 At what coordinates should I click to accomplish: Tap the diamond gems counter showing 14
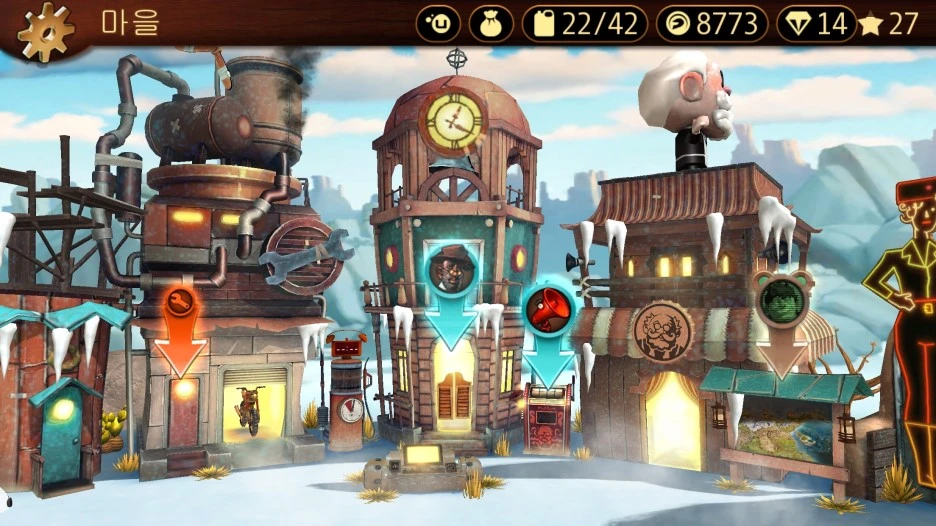coord(815,24)
